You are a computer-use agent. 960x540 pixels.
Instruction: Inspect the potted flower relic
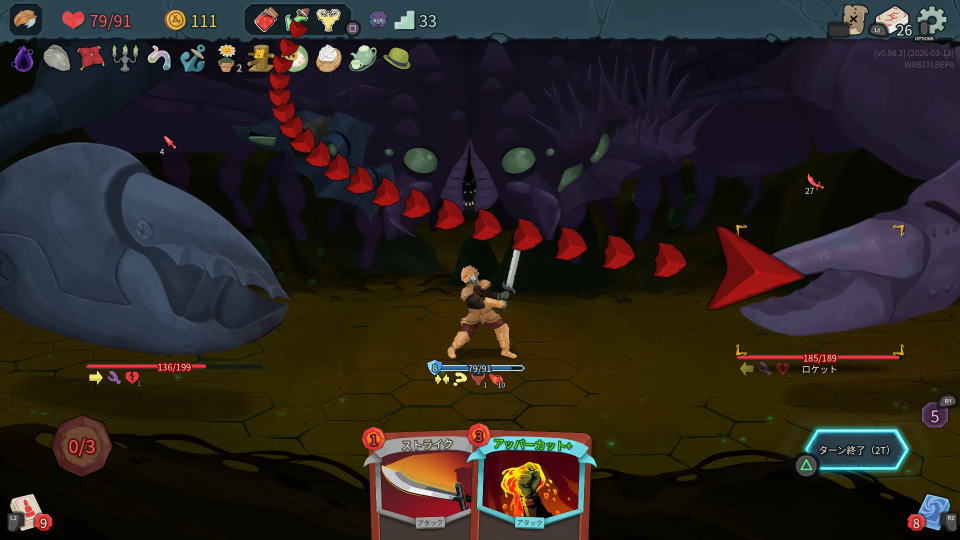point(228,59)
